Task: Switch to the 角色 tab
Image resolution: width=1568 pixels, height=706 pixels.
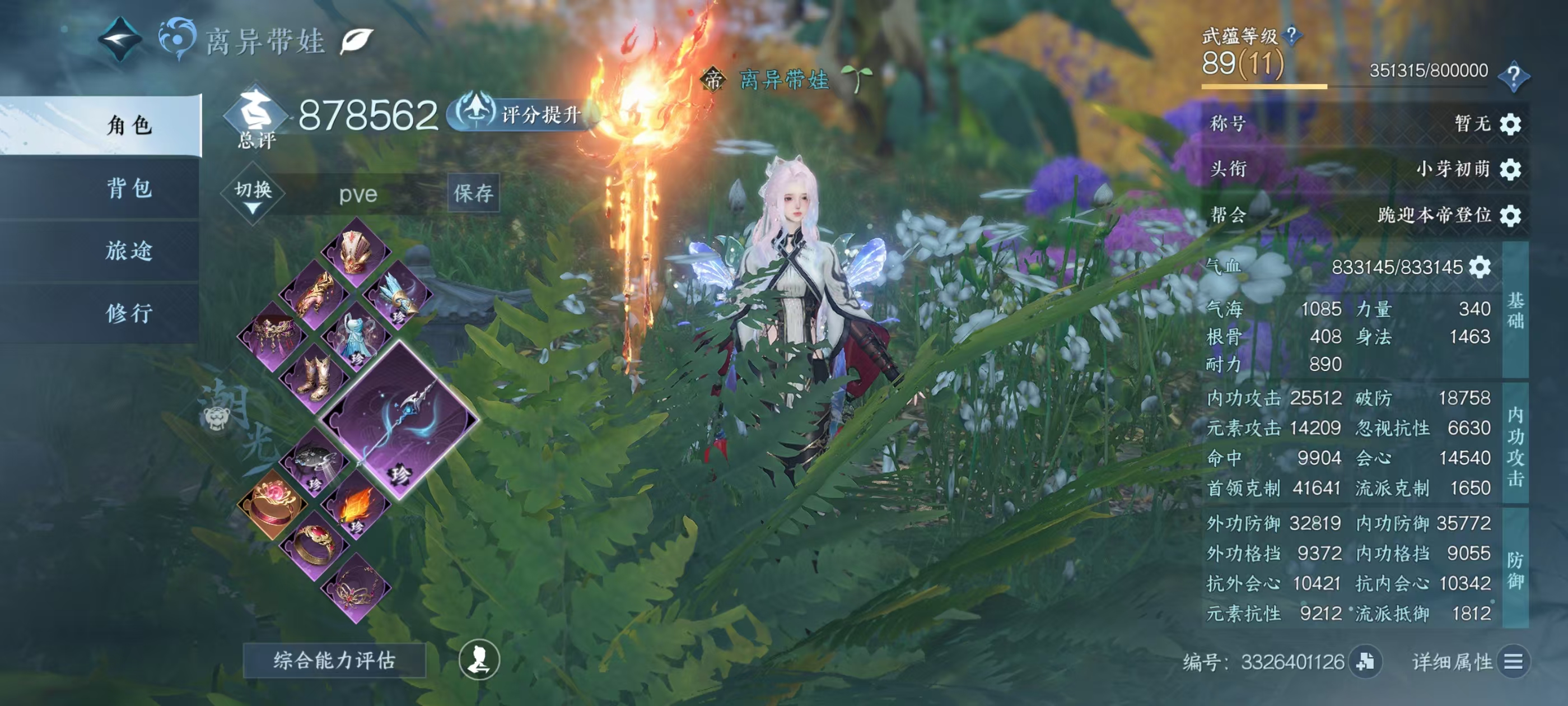Action: (x=129, y=126)
